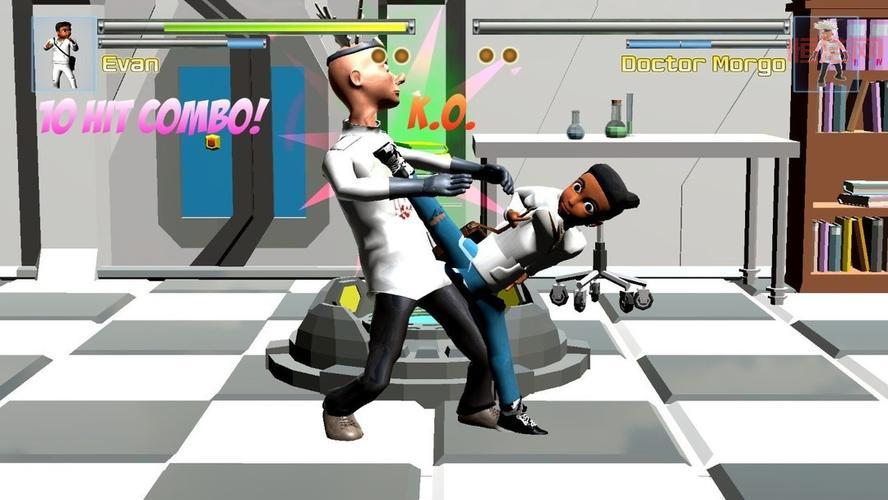Click Evan's character portrait
Image resolution: width=888 pixels, height=500 pixels.
click(64, 54)
